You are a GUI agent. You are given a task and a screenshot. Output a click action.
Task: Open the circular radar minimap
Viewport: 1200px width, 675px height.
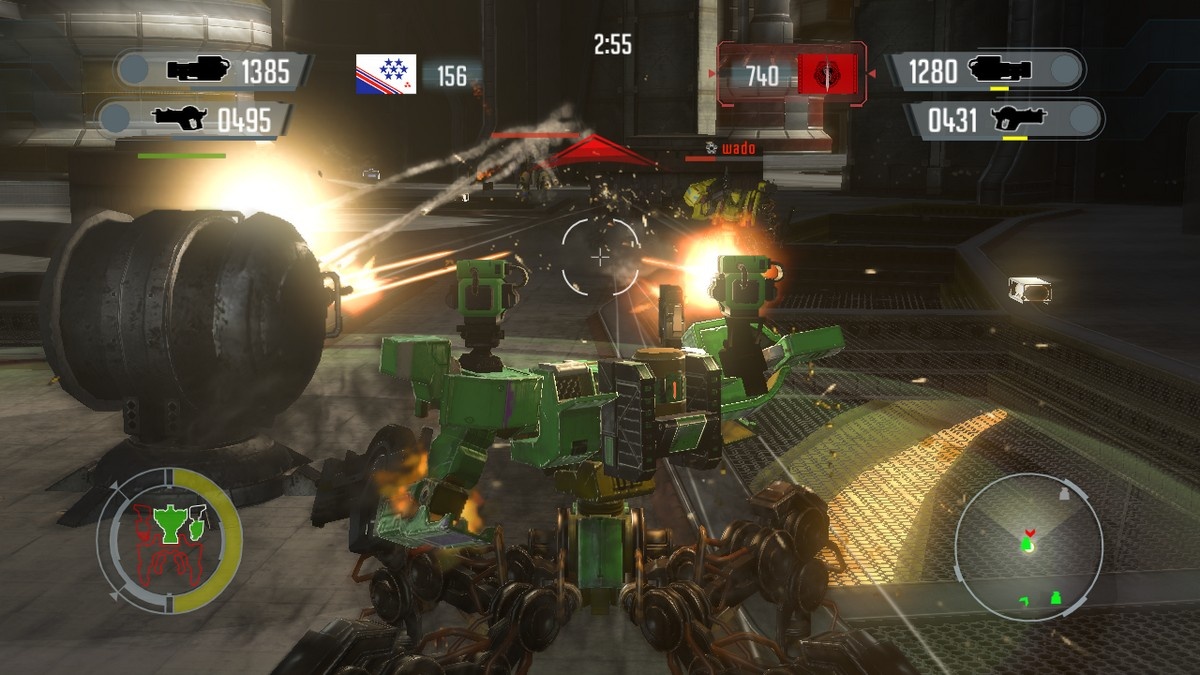pyautogui.click(x=1027, y=546)
